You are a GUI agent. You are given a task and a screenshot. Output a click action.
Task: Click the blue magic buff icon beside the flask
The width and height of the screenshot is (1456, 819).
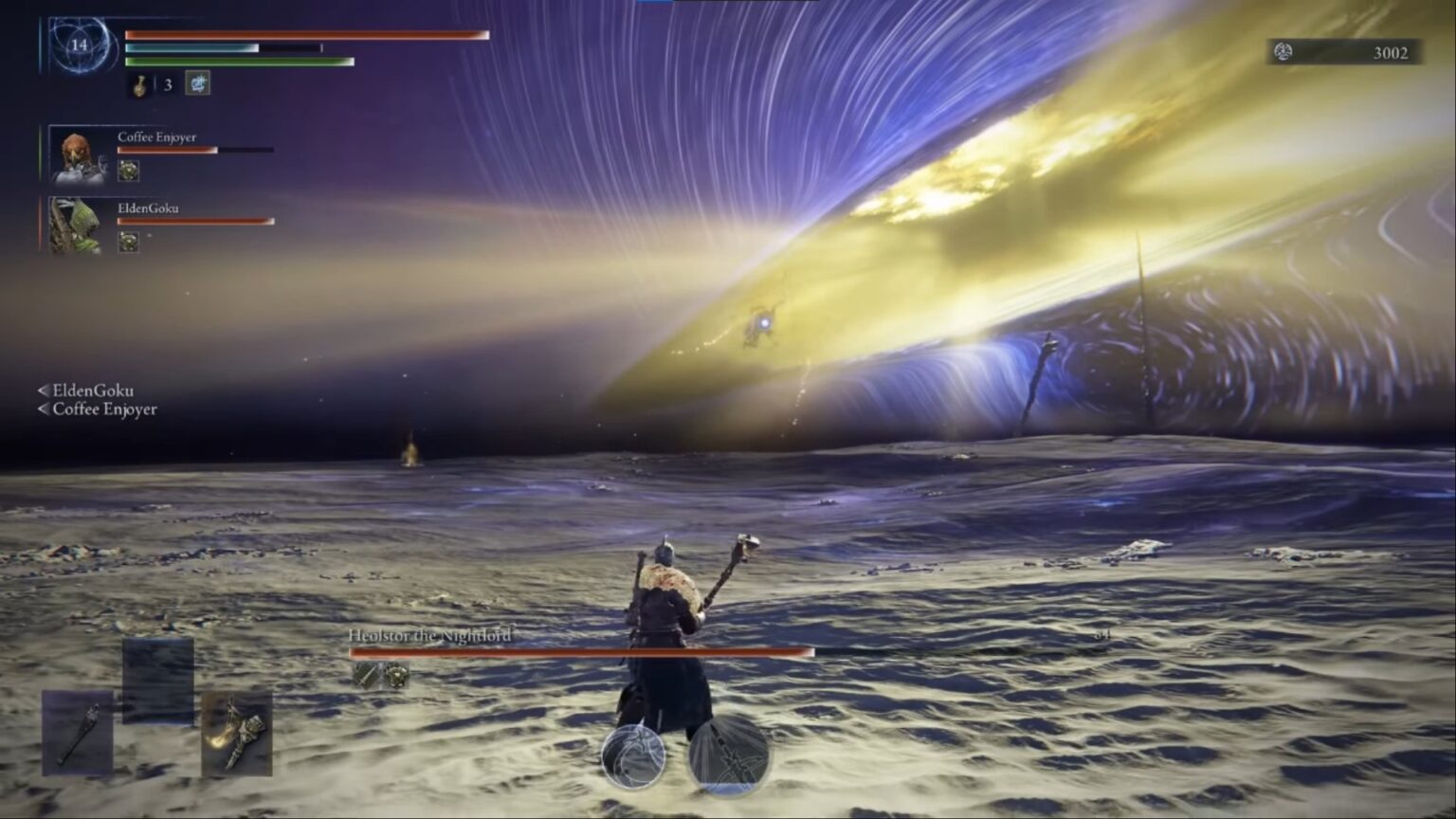coord(198,83)
